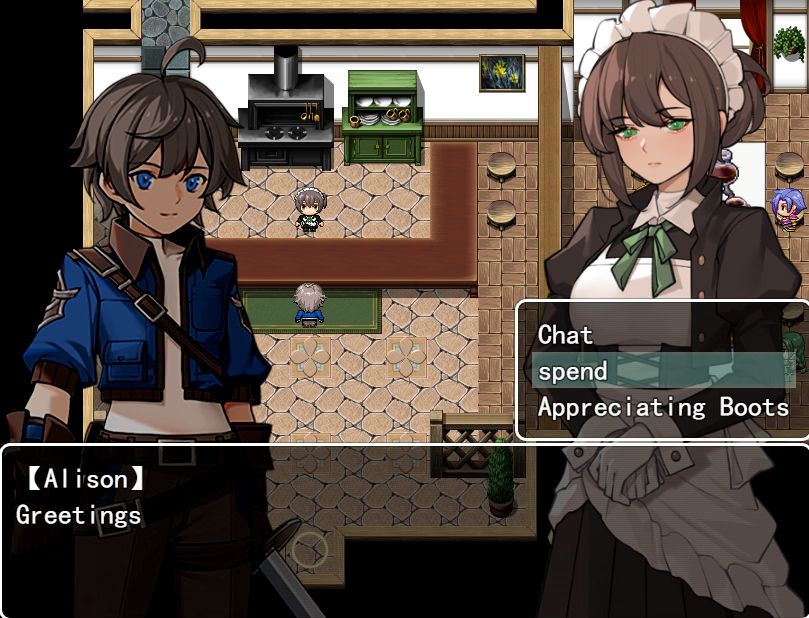Advance Alison's Greetings dialogue box
Image resolution: width=809 pixels, height=618 pixels.
pyautogui.click(x=404, y=530)
